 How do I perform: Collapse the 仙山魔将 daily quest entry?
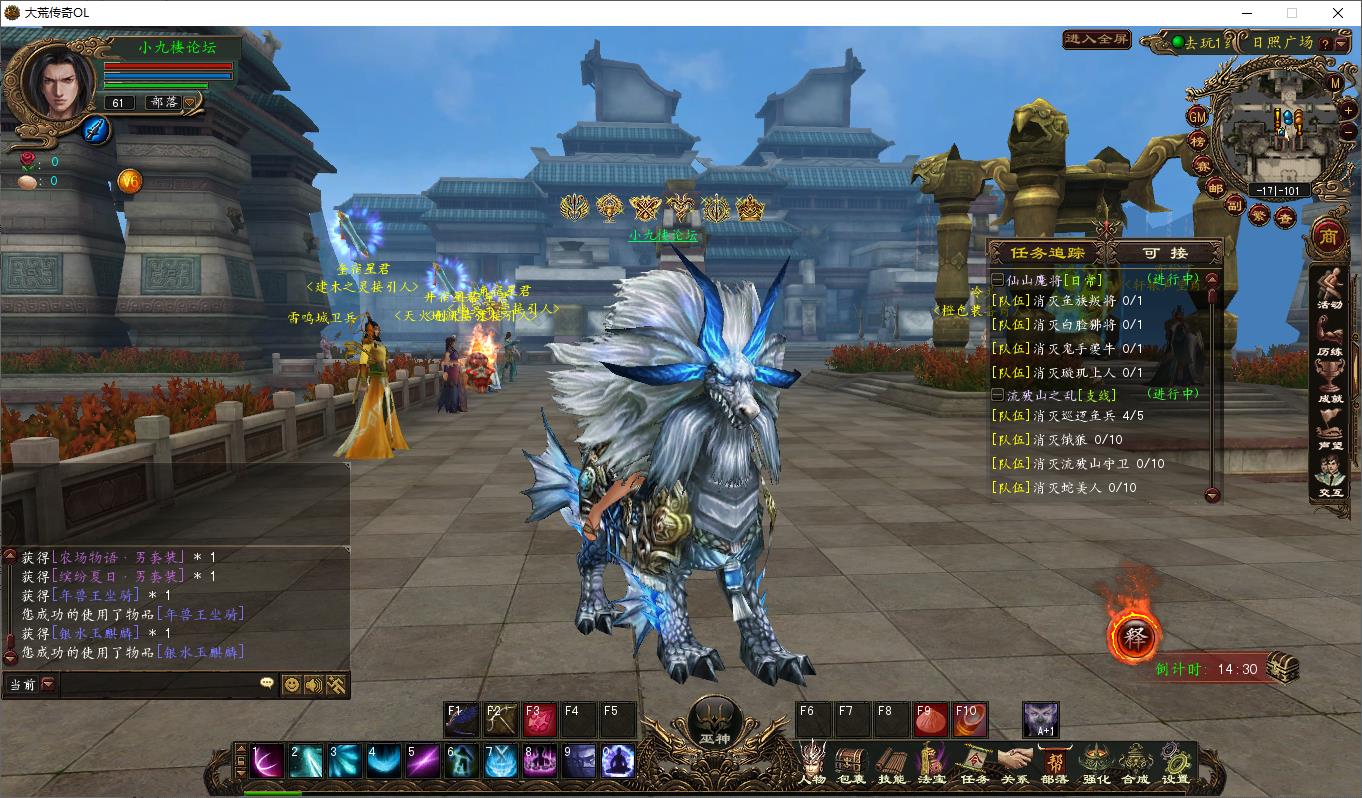click(x=997, y=281)
